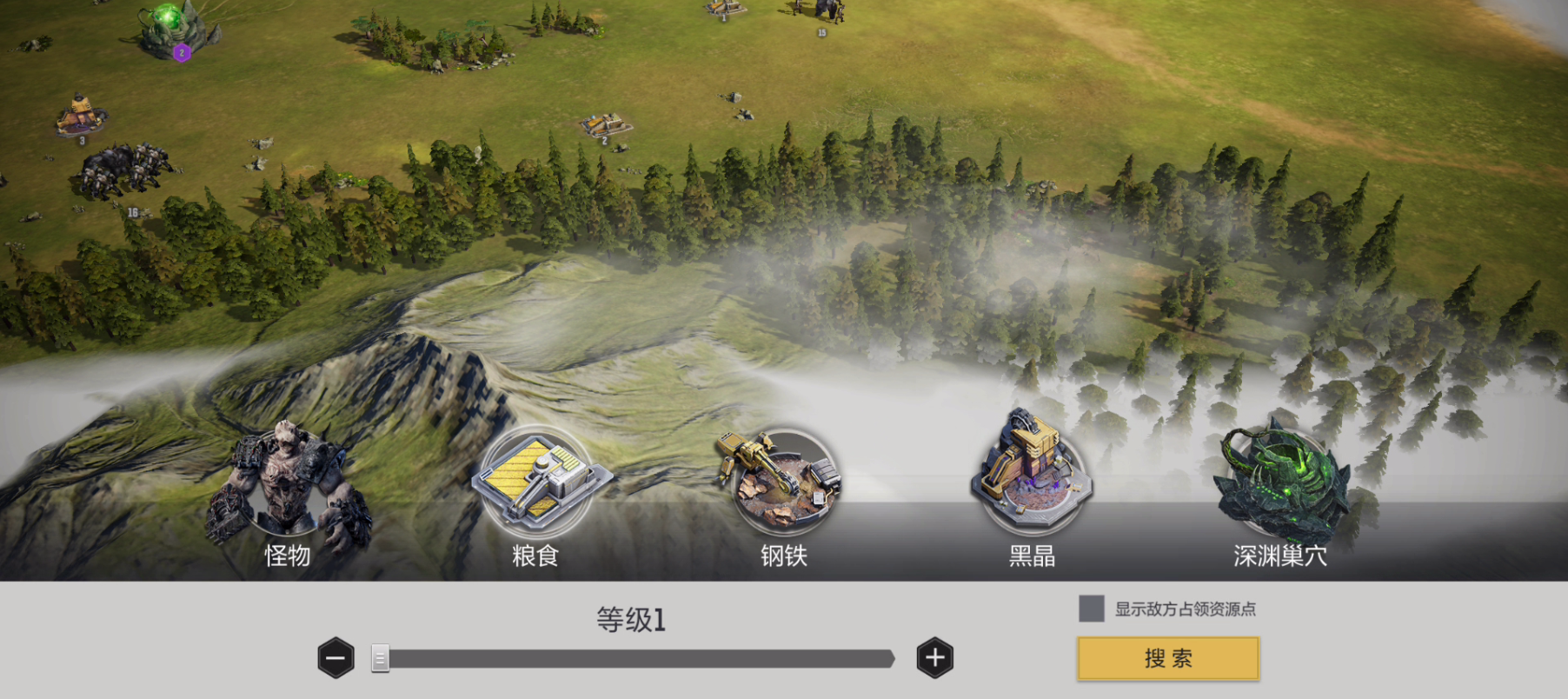
Task: Start search with the 搜索 button
Action: click(x=1167, y=658)
